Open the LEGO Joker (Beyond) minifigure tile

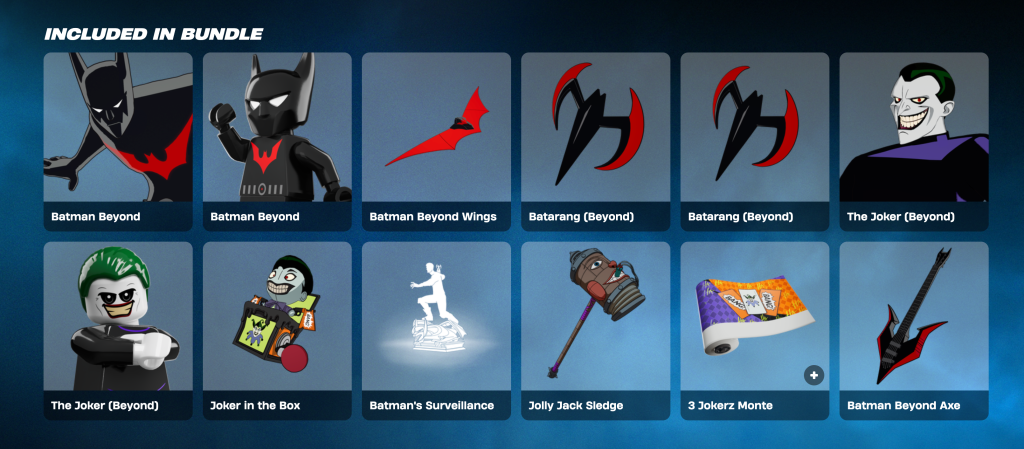point(118,330)
